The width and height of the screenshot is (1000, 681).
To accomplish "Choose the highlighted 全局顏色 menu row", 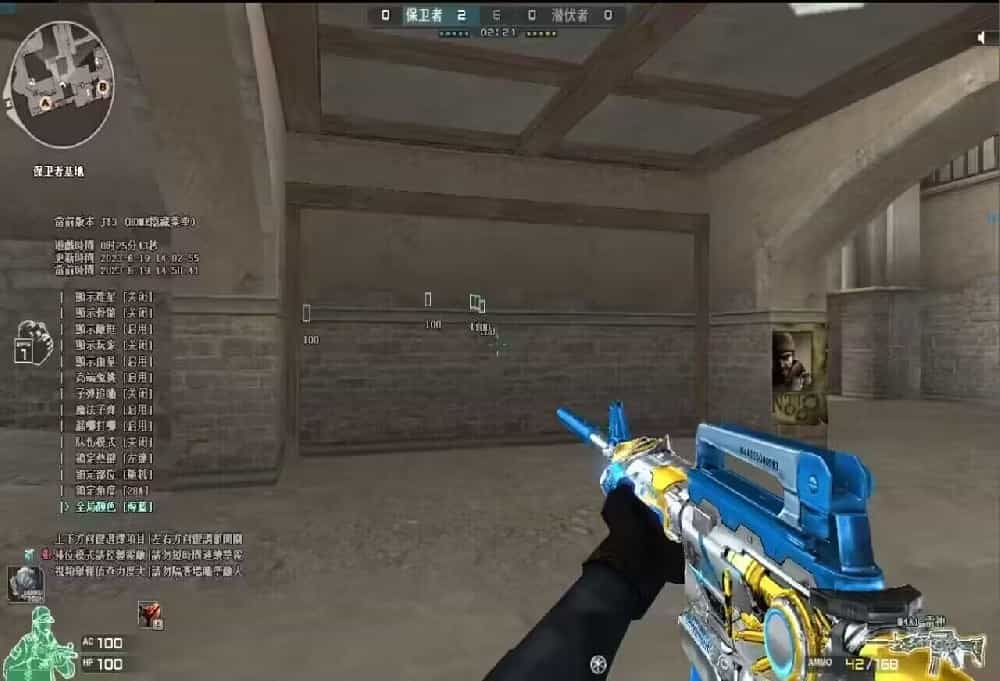I will pos(108,507).
